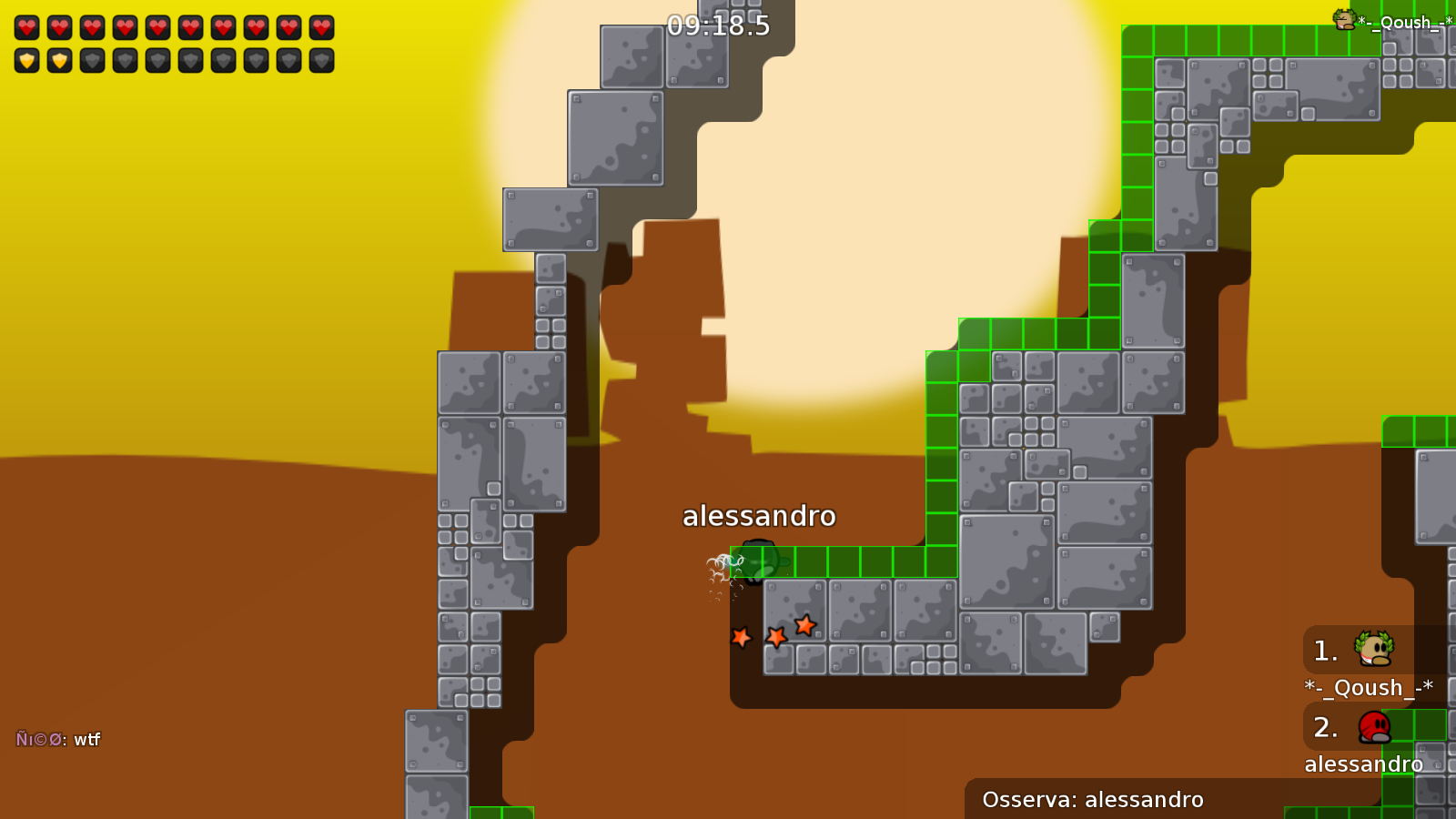The image size is (1456, 819).
Task: Click the chat message saying wtf
Action: [x=87, y=741]
